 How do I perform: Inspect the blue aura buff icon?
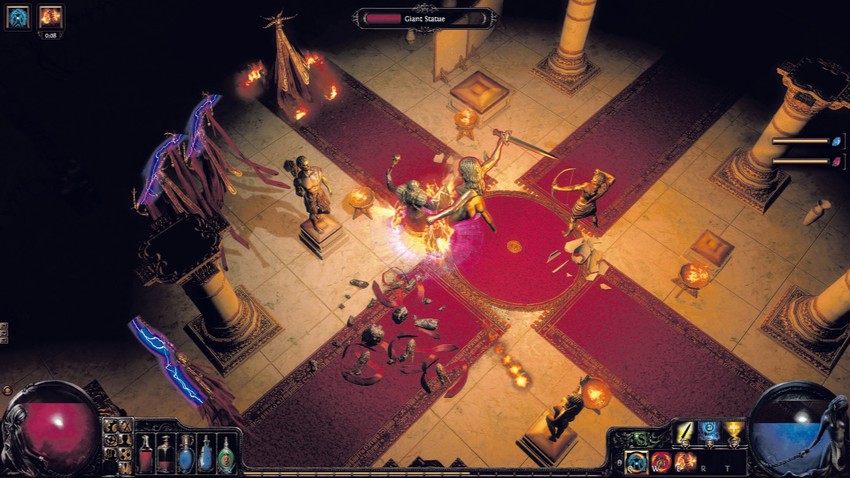(x=17, y=17)
